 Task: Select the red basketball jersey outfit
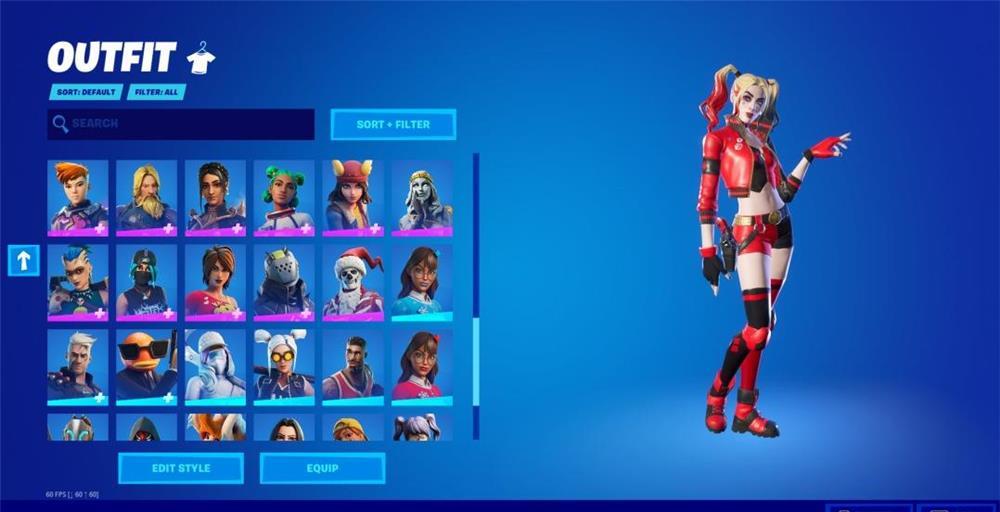[x=353, y=366]
